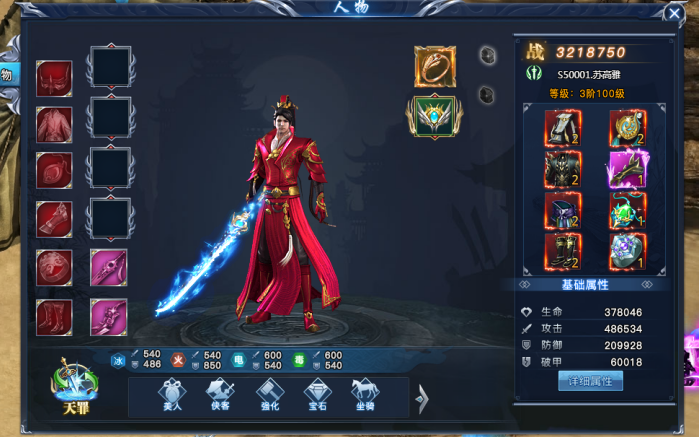This screenshot has width=699, height=437.
Task: Select the red boots slot
Action: click(x=54, y=316)
